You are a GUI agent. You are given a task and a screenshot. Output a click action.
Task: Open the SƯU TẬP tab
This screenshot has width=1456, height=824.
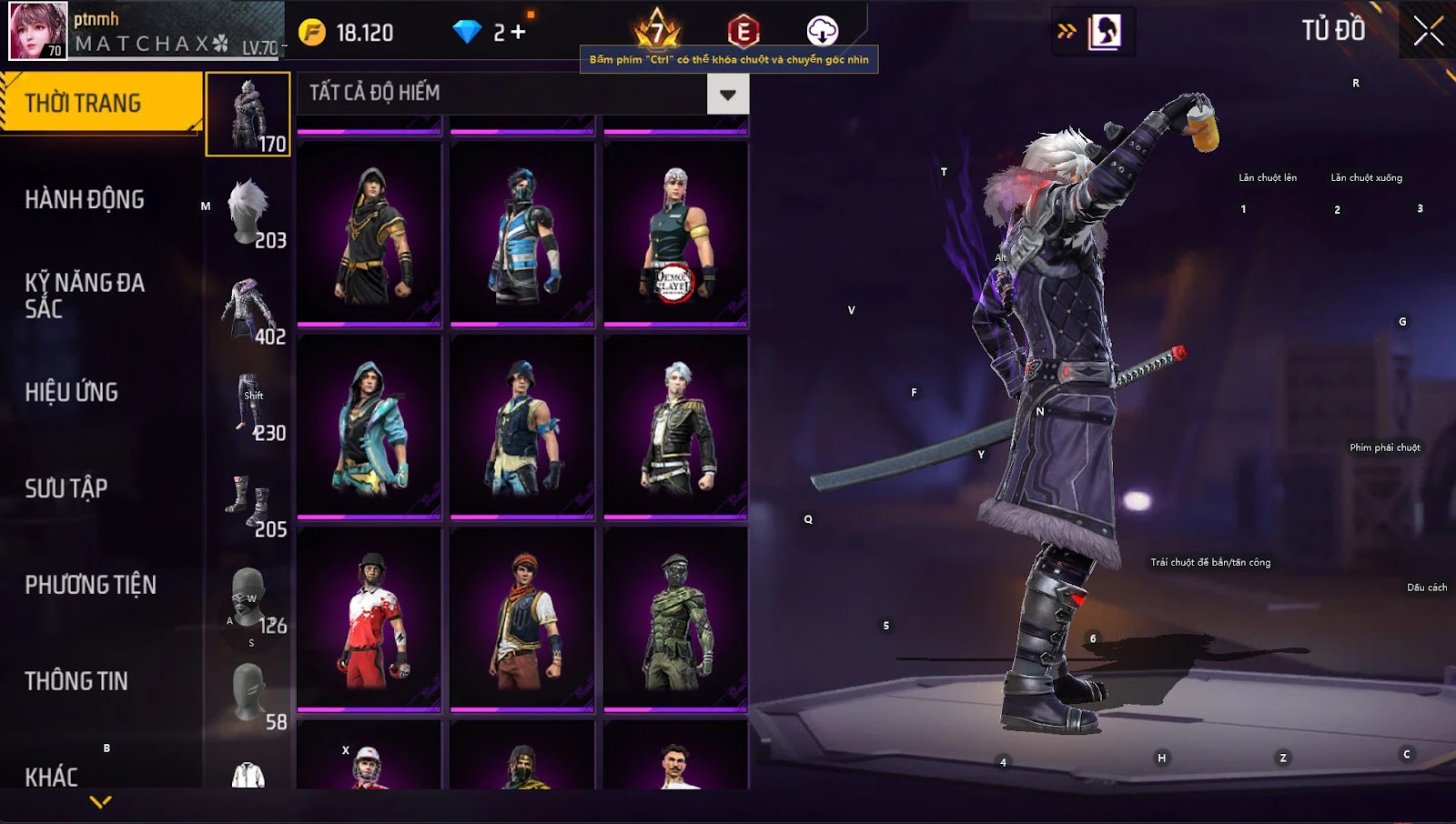pos(66,488)
